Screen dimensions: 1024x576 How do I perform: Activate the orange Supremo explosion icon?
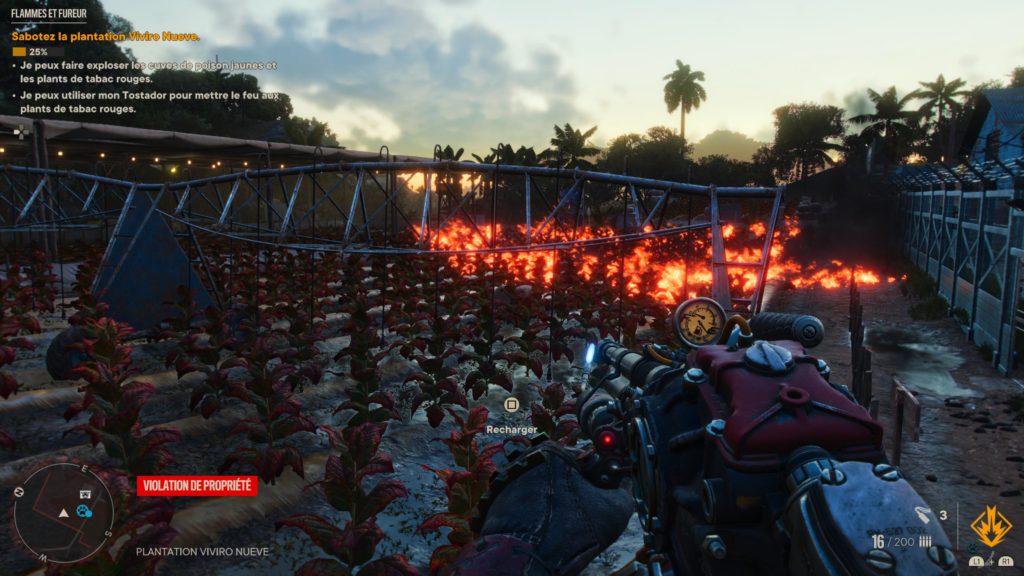(x=990, y=526)
